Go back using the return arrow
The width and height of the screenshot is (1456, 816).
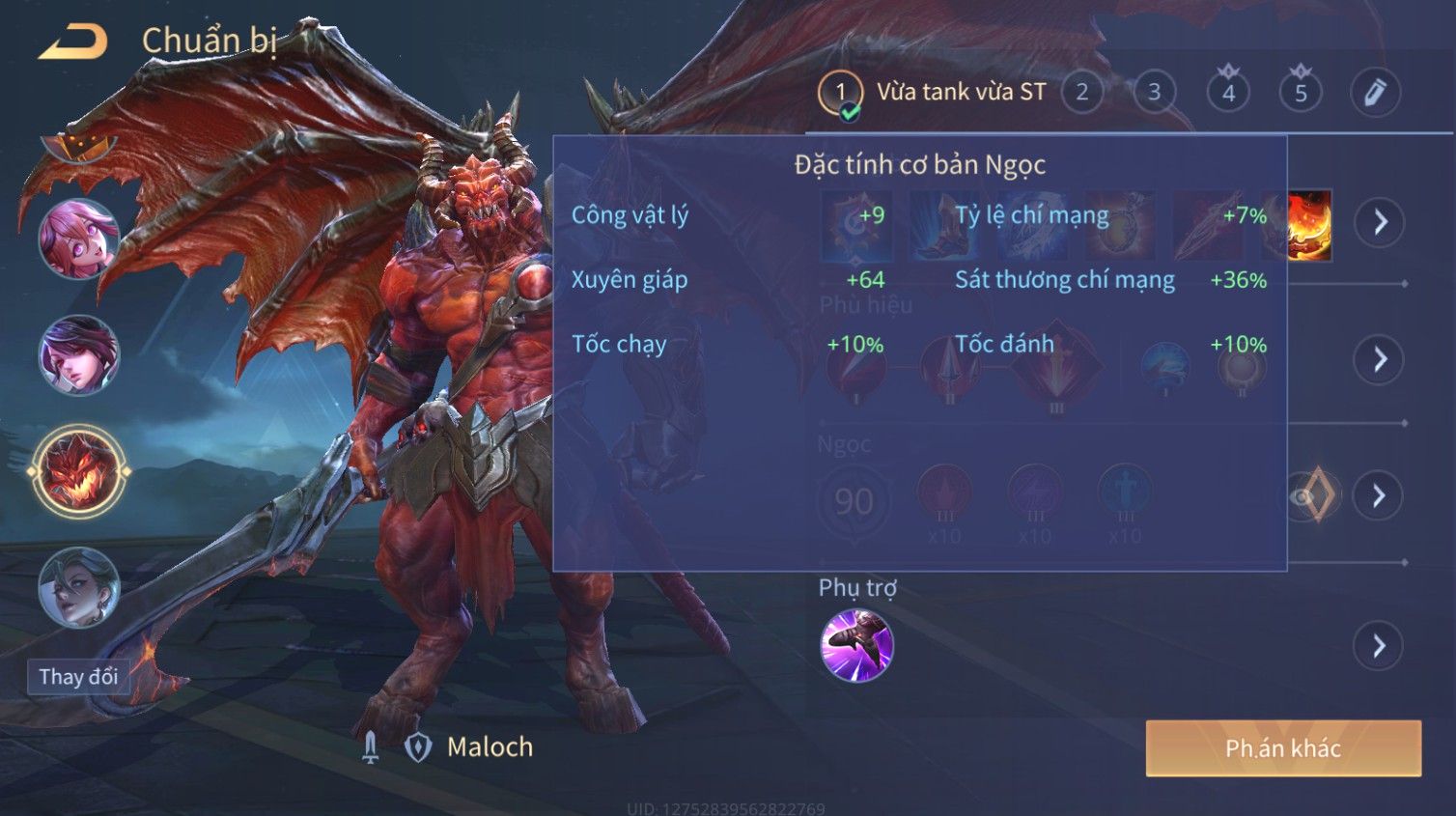[72, 42]
